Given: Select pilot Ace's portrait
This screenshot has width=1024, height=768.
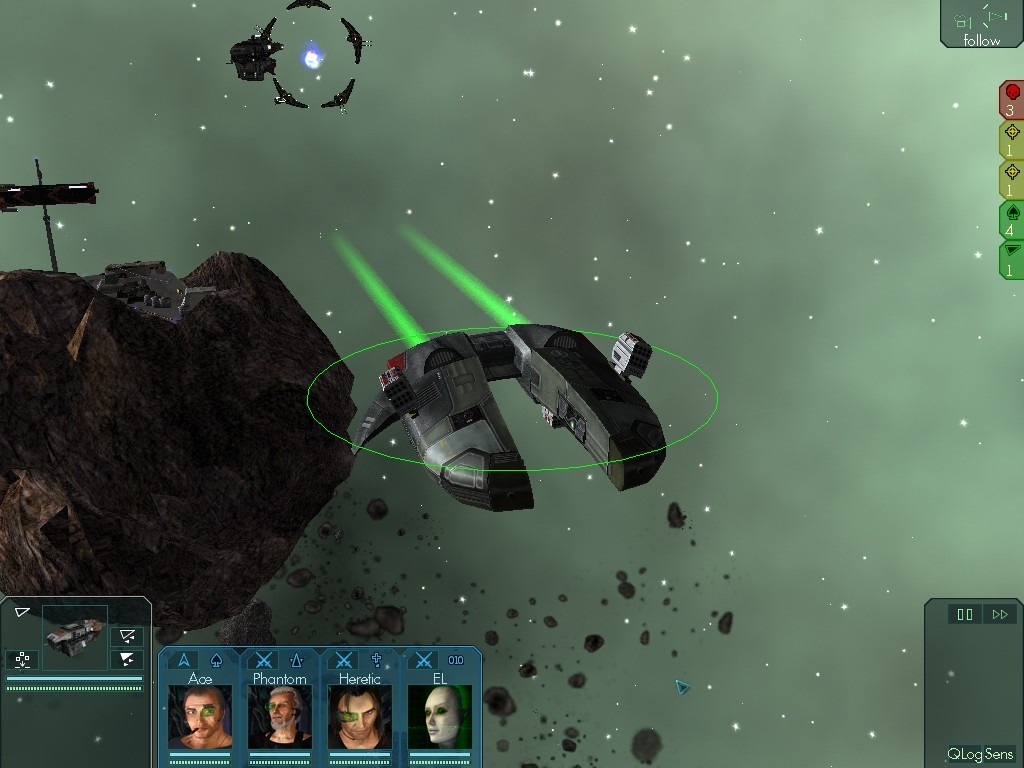Looking at the screenshot, I should point(200,716).
